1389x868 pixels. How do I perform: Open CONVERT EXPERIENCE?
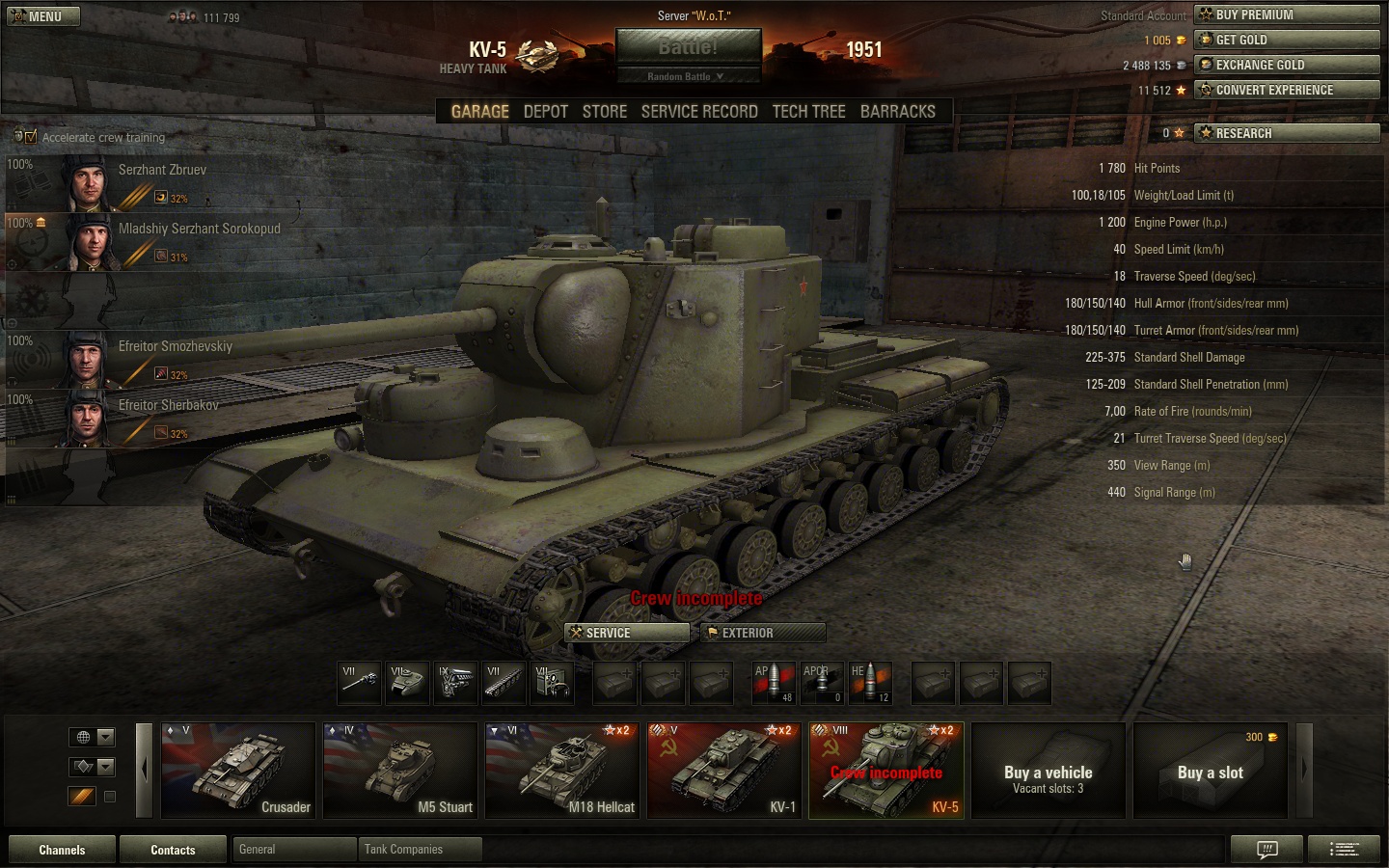[x=1287, y=90]
